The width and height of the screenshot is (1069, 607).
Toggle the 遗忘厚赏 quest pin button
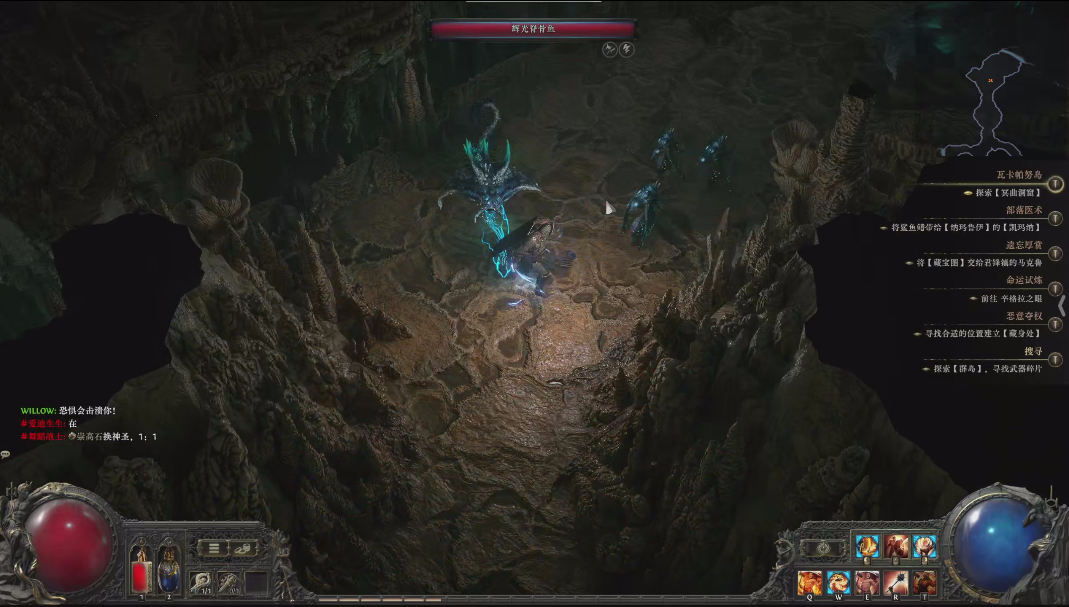pos(1056,254)
